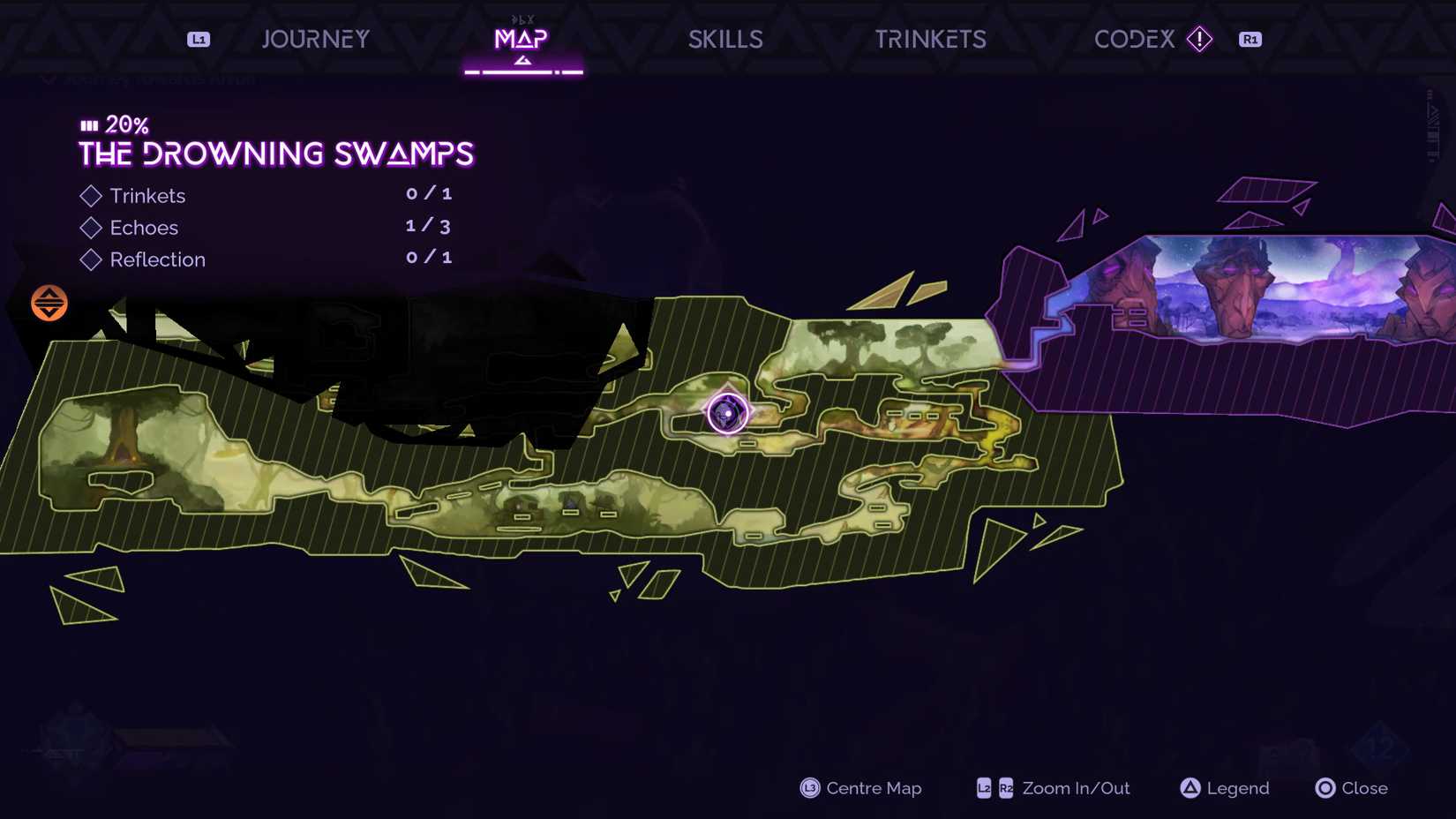The width and height of the screenshot is (1456, 819).
Task: Click the diamond icon beside Reflection
Action: pyautogui.click(x=91, y=259)
